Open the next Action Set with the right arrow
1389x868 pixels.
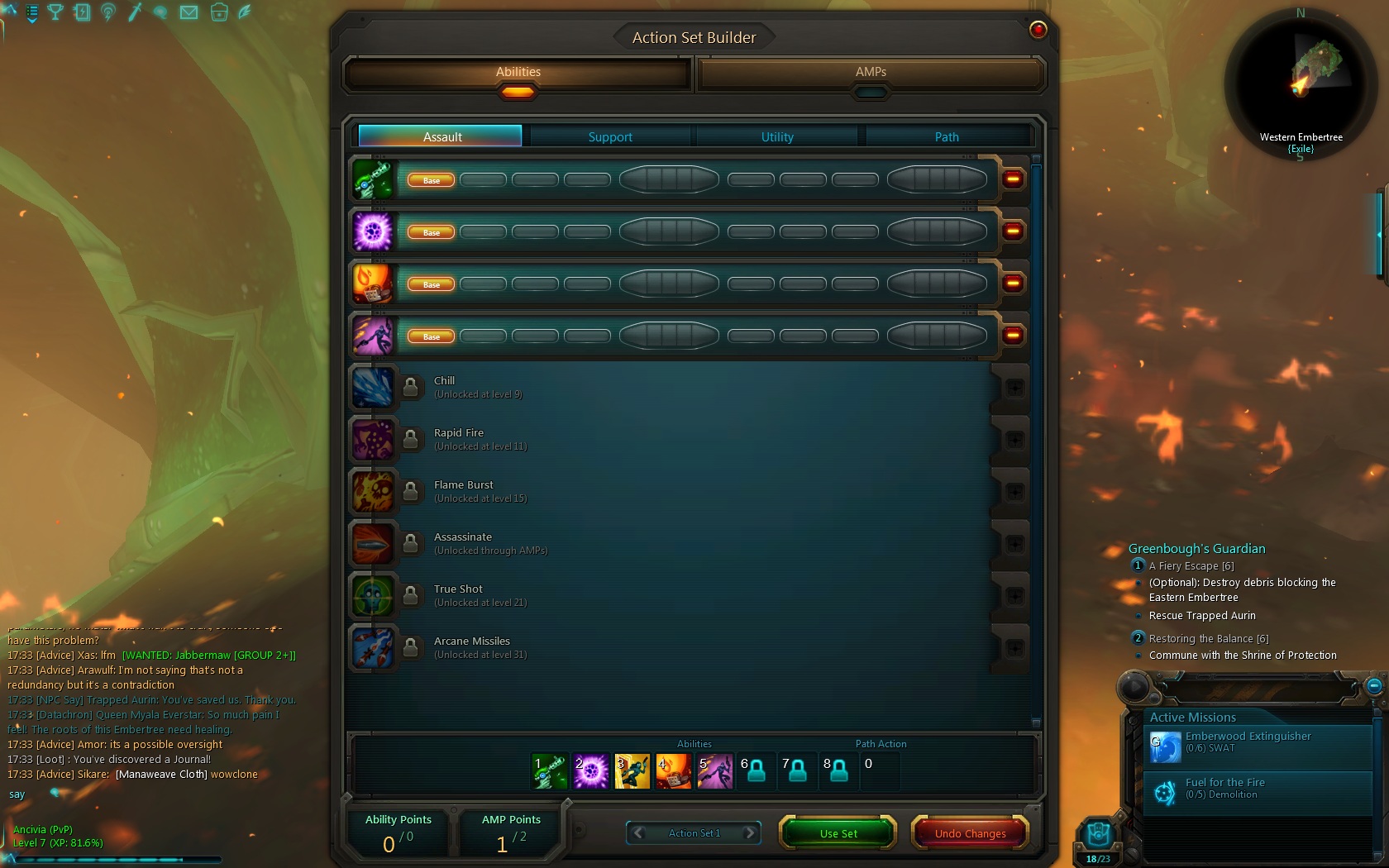pos(751,833)
